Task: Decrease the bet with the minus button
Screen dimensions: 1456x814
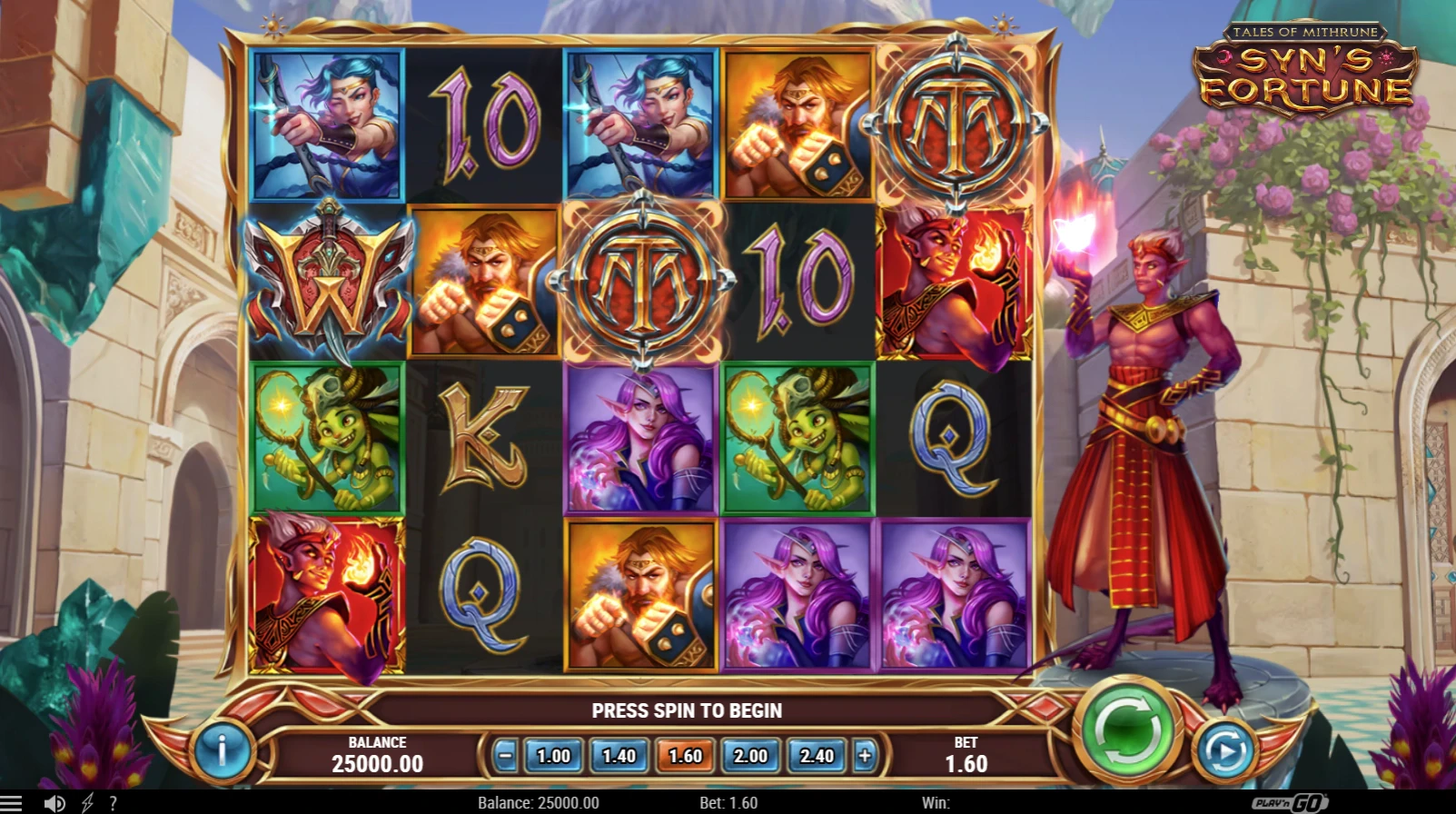Action: pos(506,755)
